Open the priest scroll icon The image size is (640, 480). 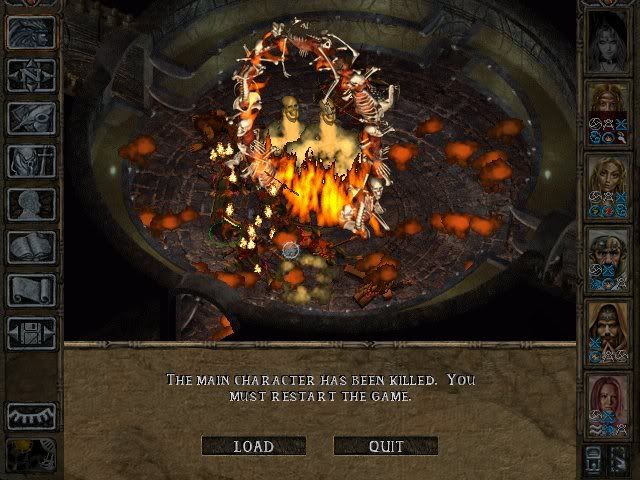click(x=31, y=290)
